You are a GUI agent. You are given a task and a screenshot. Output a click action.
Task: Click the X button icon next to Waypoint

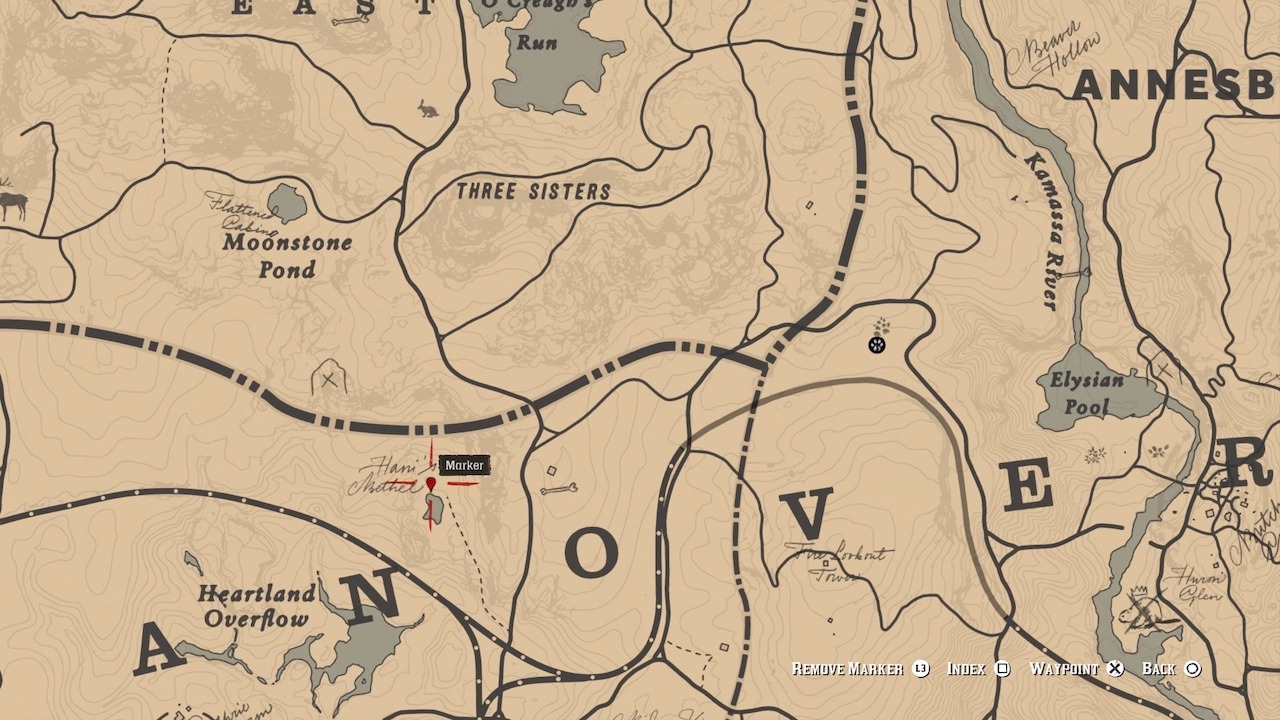(1114, 668)
